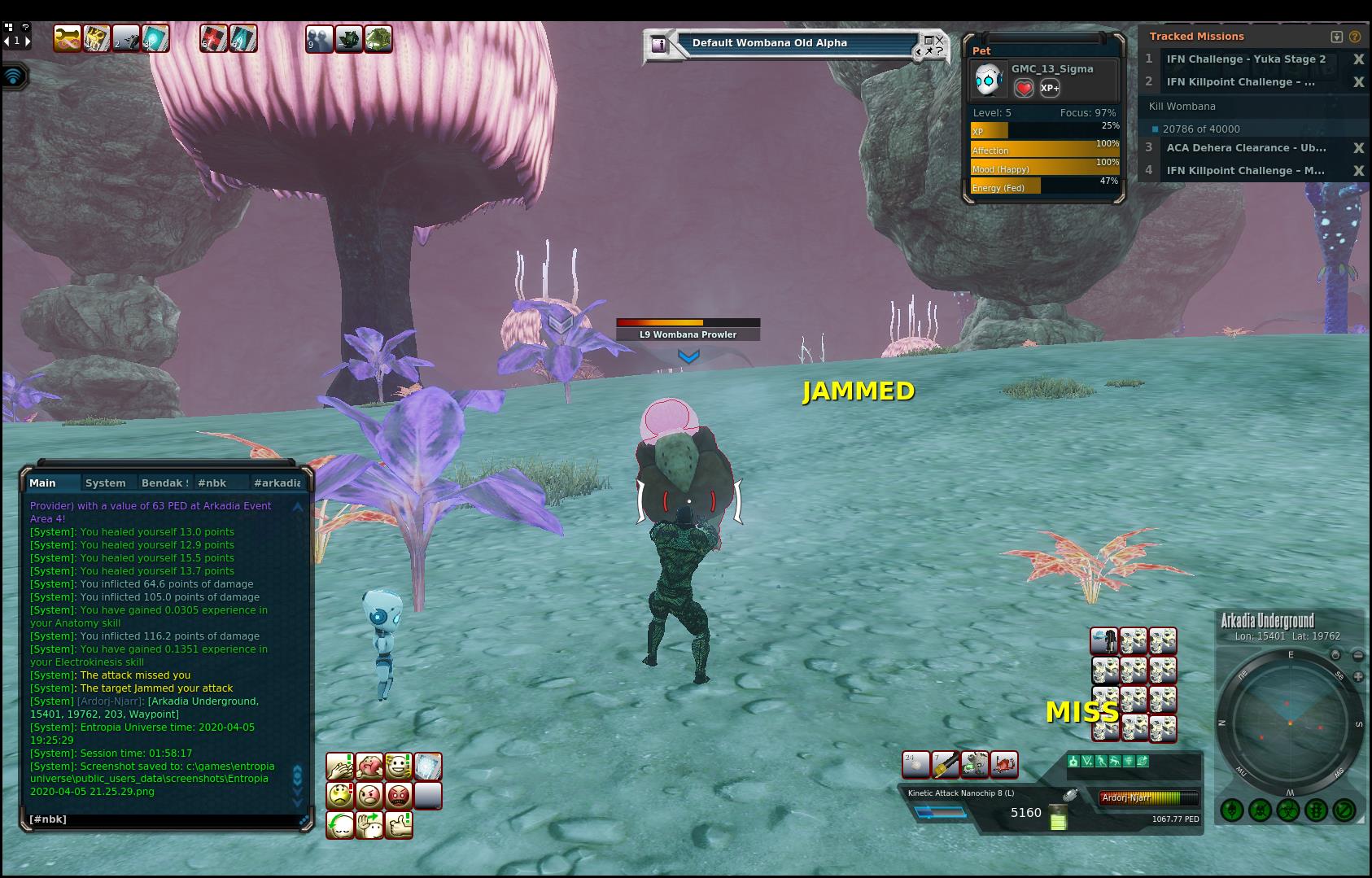Screen dimensions: 1372x878
Task: Click the blue wireless signal icon
Action: (x=14, y=76)
